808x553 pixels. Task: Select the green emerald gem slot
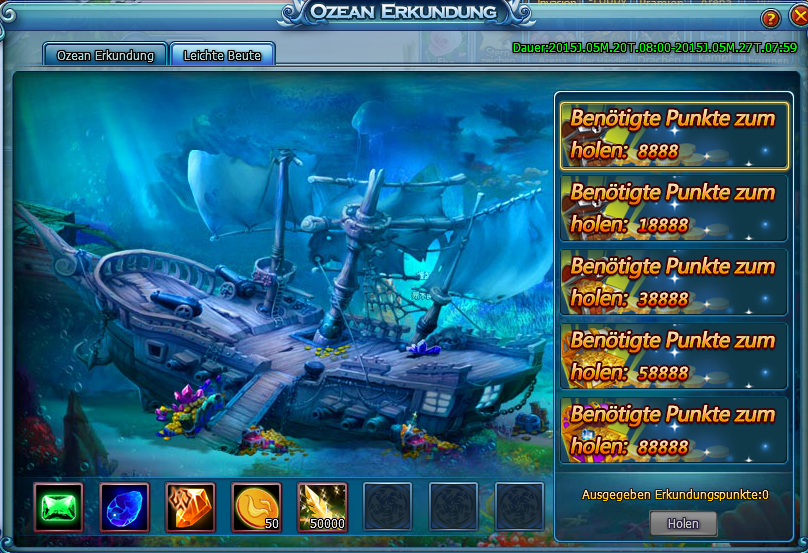click(x=59, y=507)
